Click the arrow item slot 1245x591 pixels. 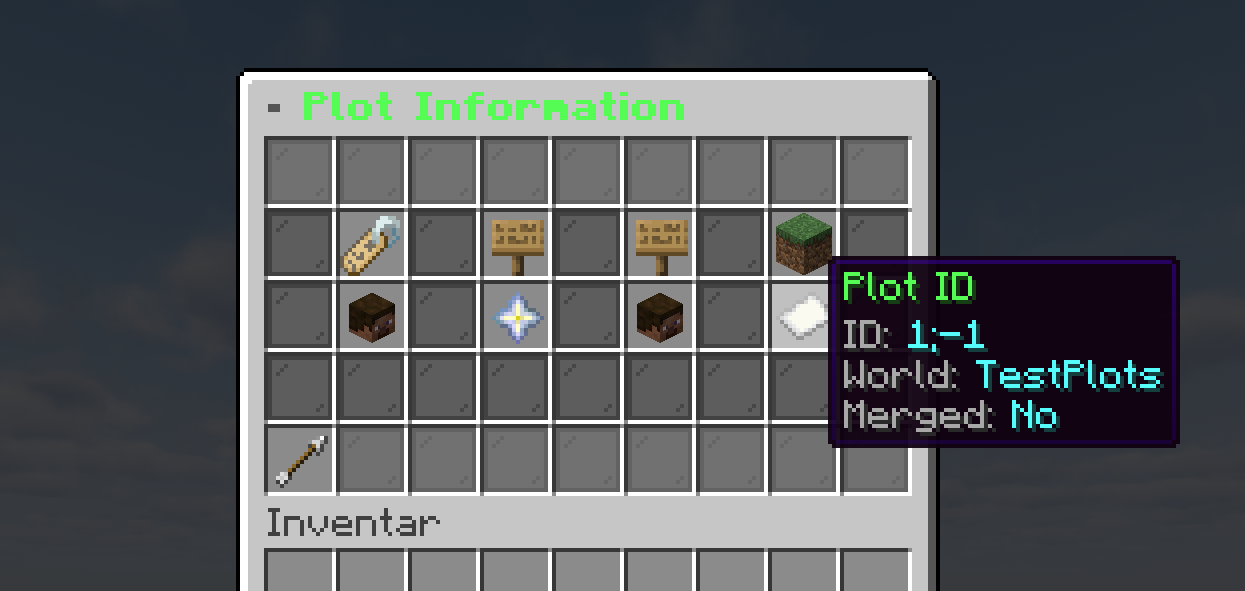tap(300, 460)
